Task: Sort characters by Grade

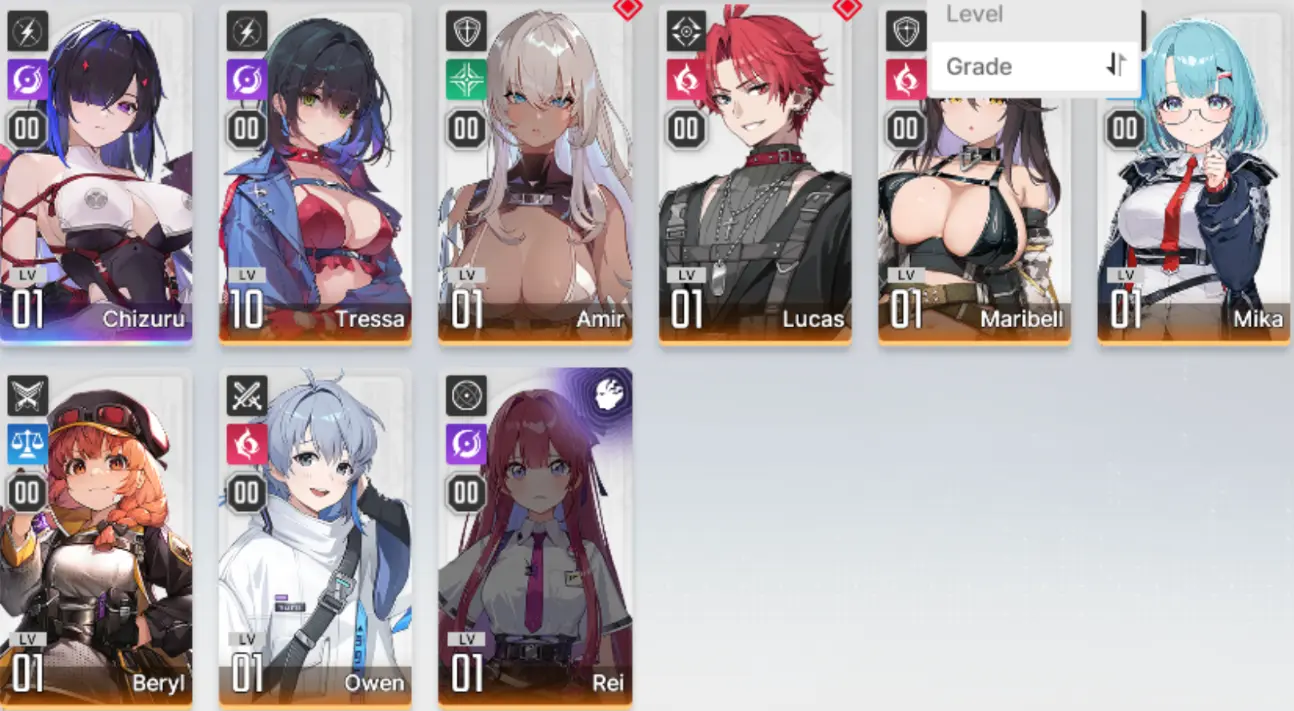Action: coord(1034,67)
